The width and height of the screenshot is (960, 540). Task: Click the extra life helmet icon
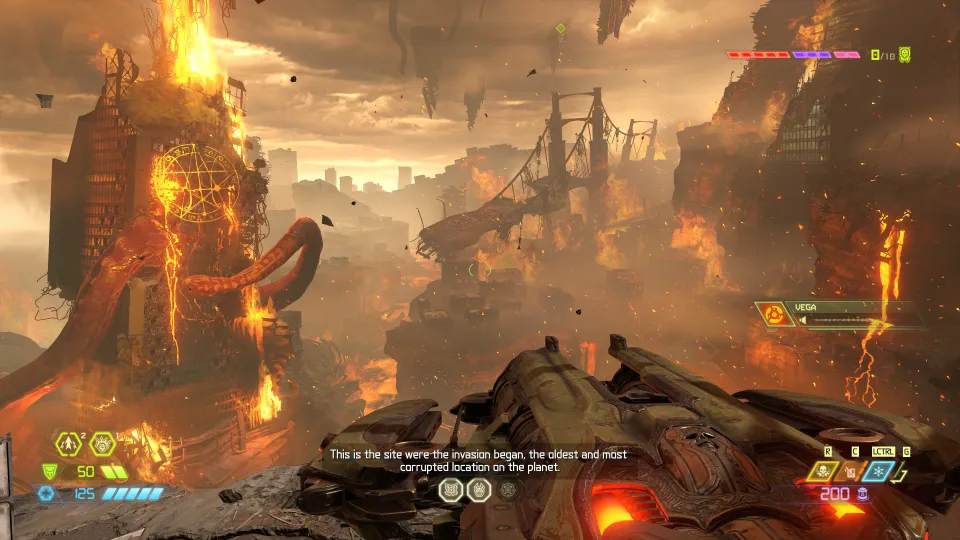104,443
